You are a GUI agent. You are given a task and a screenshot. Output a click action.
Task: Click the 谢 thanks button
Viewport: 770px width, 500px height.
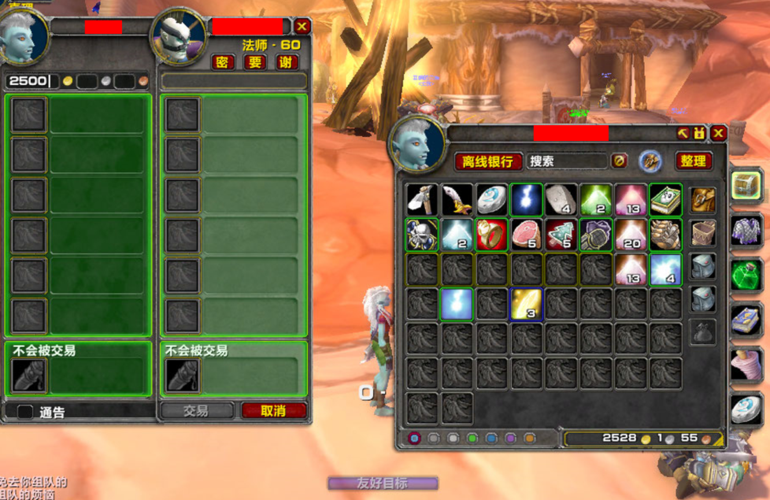click(x=287, y=62)
